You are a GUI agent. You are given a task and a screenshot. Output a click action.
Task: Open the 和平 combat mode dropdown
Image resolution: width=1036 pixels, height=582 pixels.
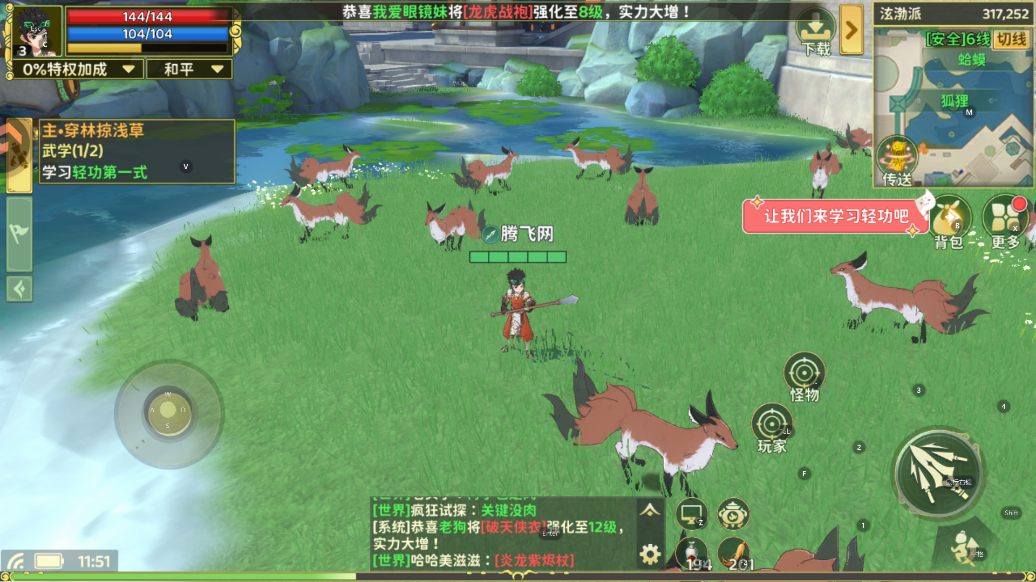(188, 69)
